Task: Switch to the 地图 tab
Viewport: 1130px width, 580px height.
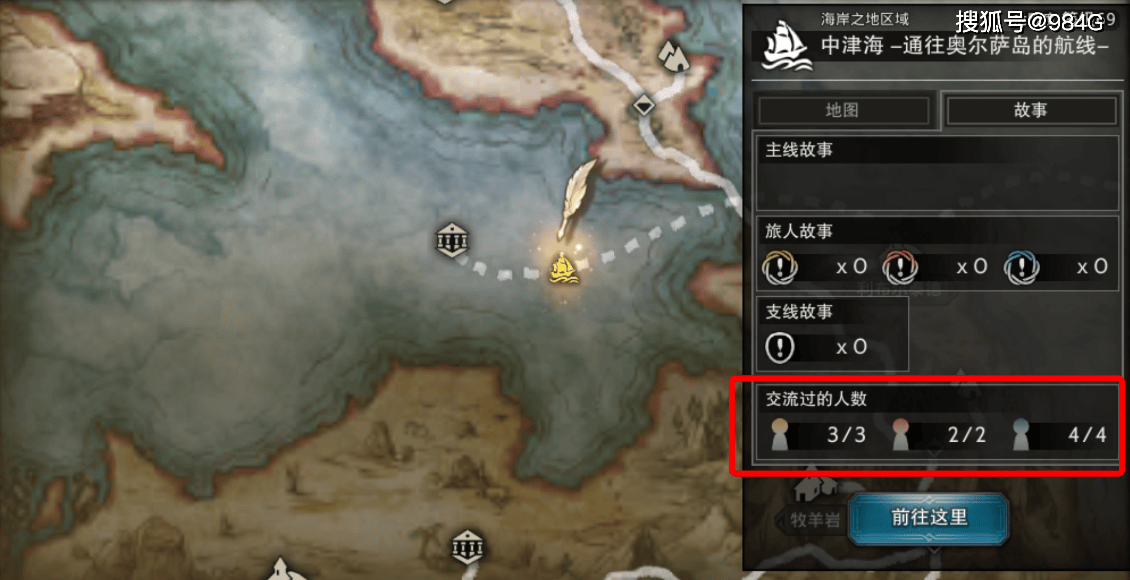Action: [842, 110]
